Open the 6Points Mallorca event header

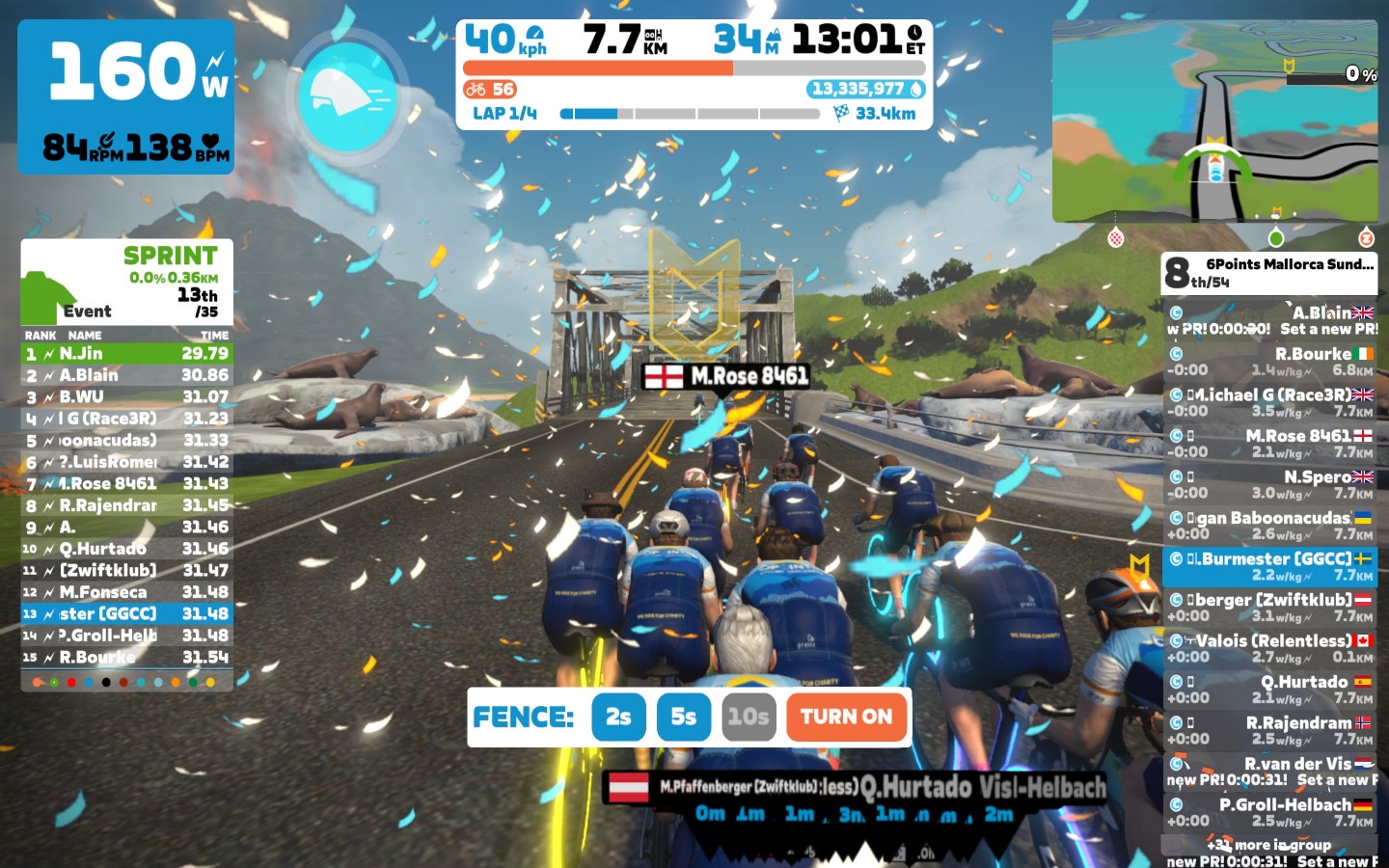coord(1269,273)
